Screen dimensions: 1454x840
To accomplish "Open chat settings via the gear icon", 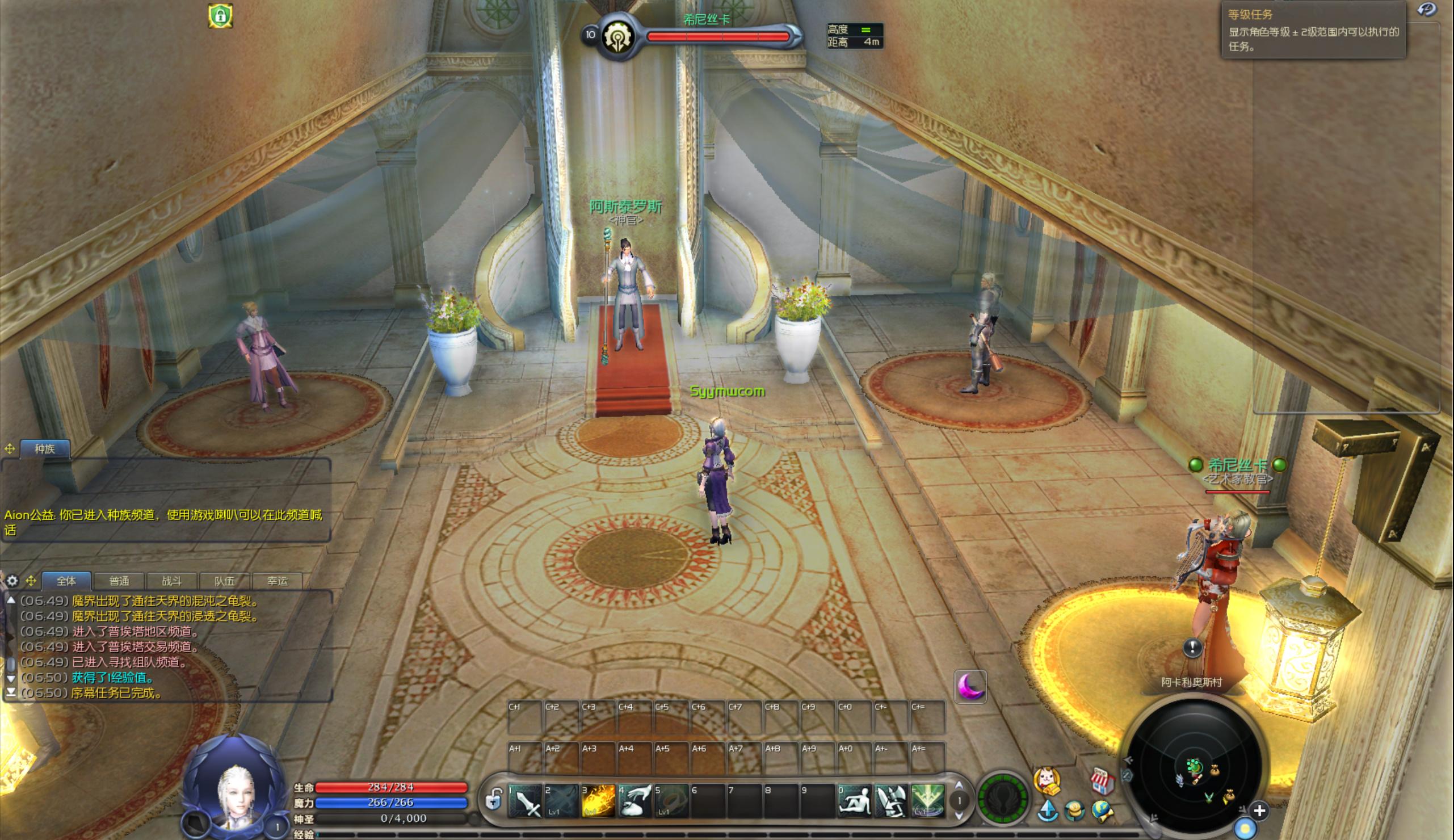I will tap(12, 581).
